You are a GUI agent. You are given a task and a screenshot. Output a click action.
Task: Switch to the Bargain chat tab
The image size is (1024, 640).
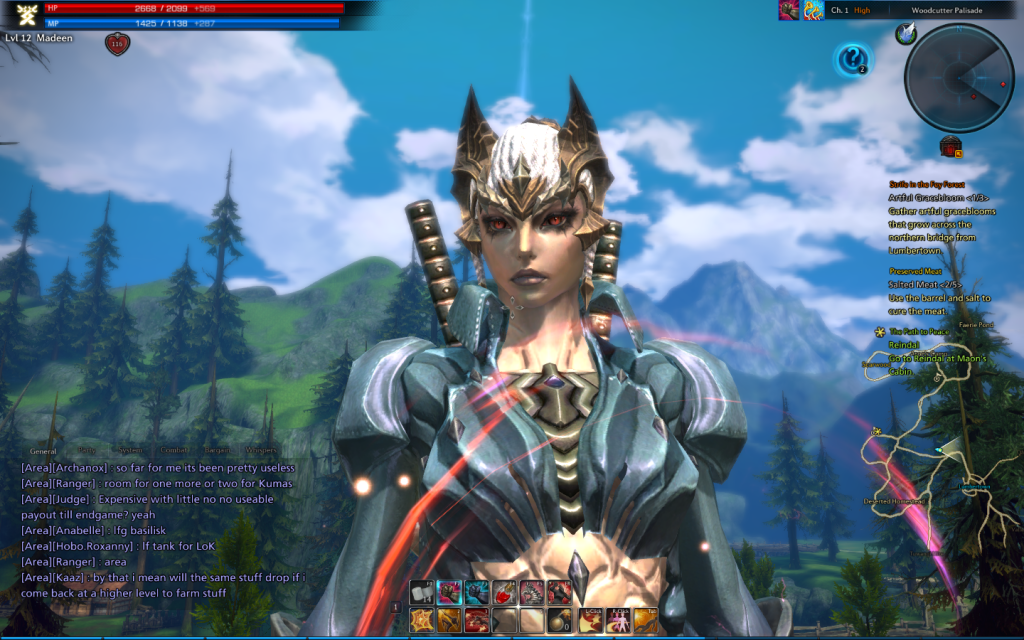click(219, 451)
